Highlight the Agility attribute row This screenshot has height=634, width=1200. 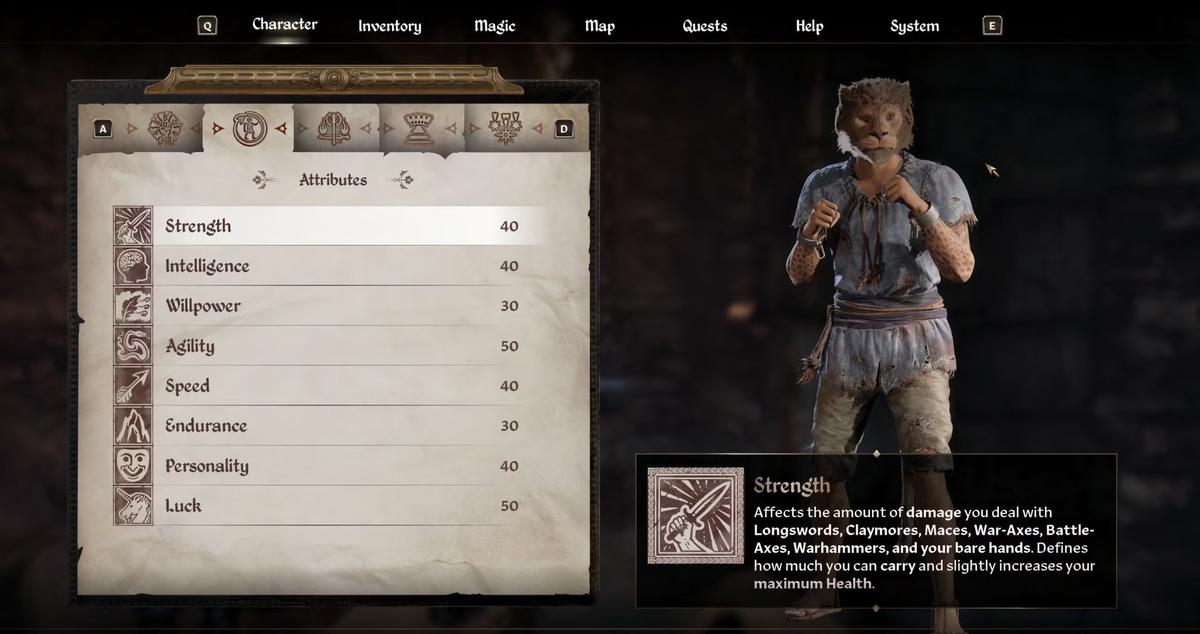(330, 346)
